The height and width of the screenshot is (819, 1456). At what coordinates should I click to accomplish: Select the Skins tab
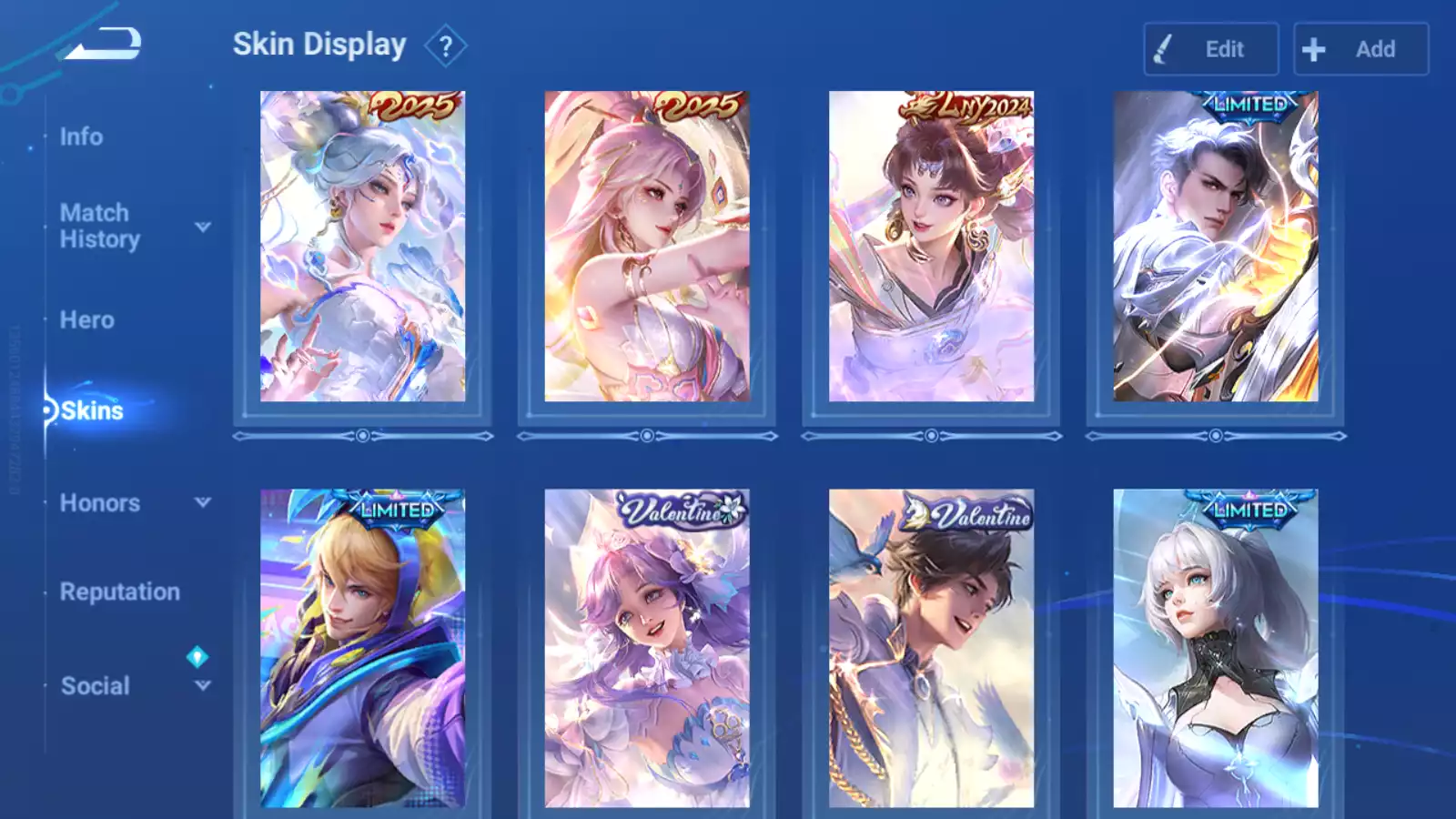click(91, 410)
